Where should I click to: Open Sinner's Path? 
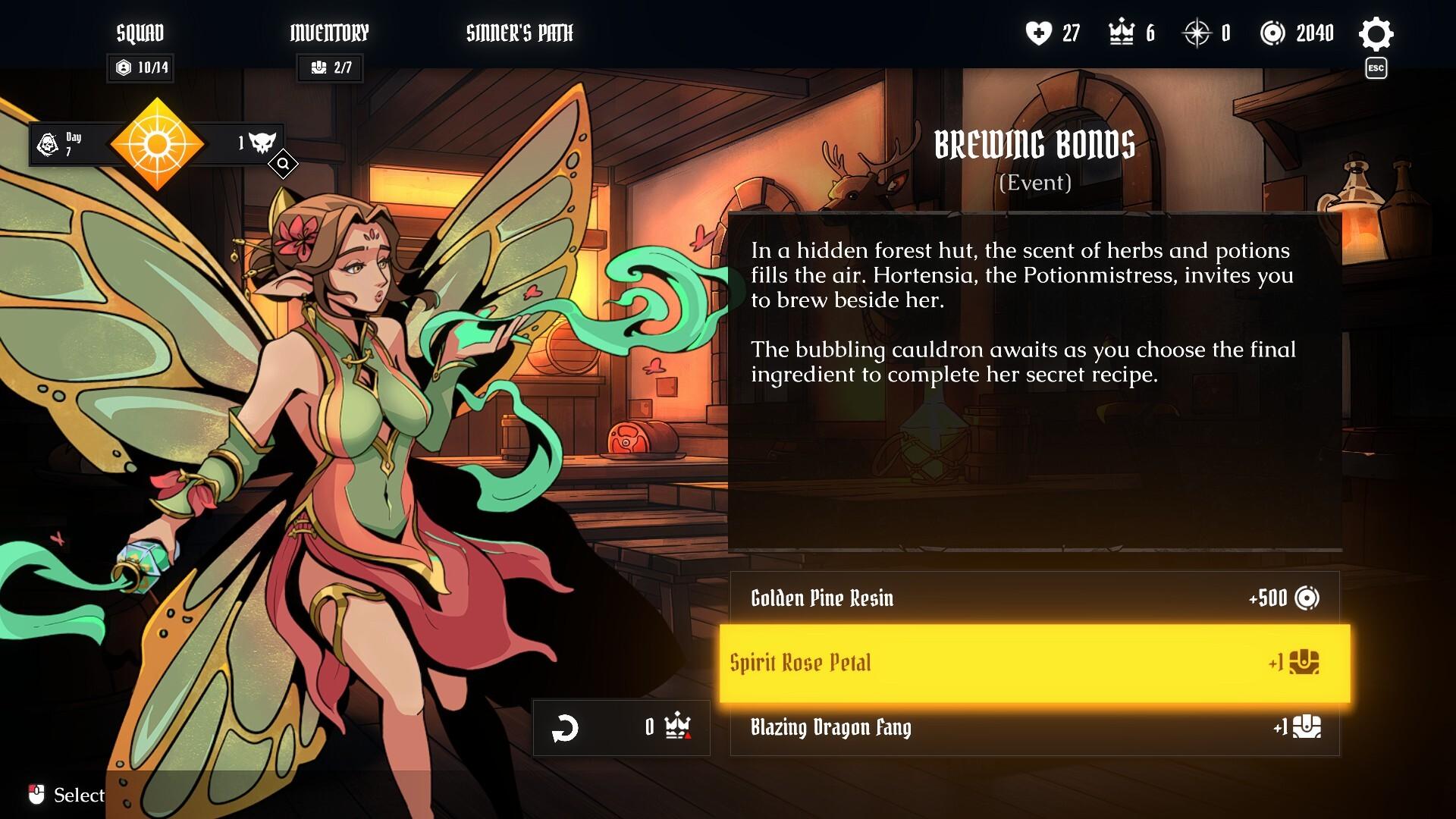tap(519, 33)
